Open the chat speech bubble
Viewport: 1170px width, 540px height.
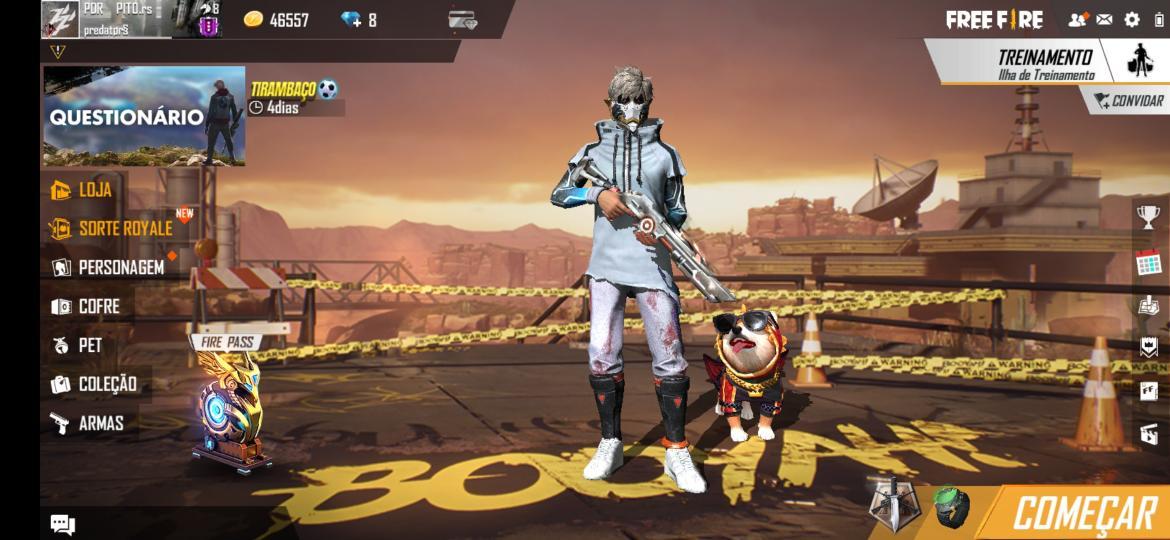coord(62,524)
